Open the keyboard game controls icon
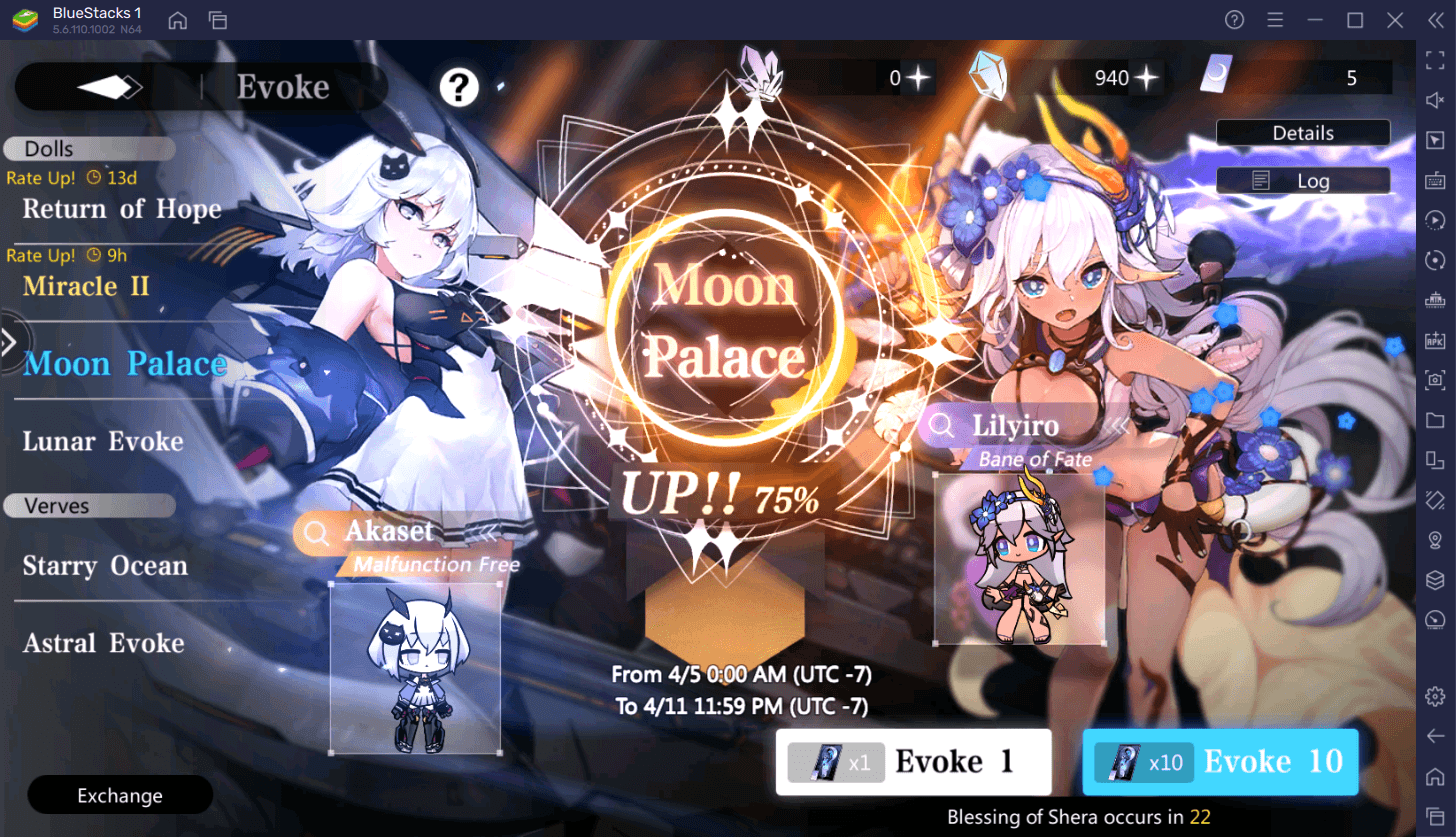This screenshot has height=837, width=1456. coord(1437,180)
